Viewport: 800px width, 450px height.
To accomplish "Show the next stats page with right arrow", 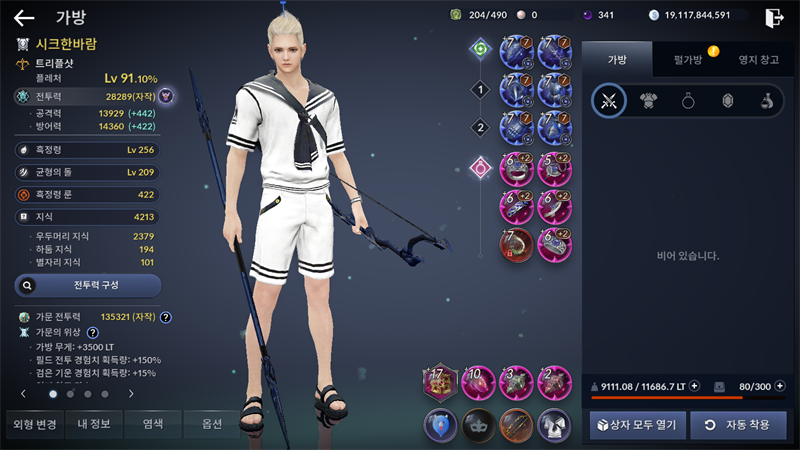I will [x=131, y=394].
